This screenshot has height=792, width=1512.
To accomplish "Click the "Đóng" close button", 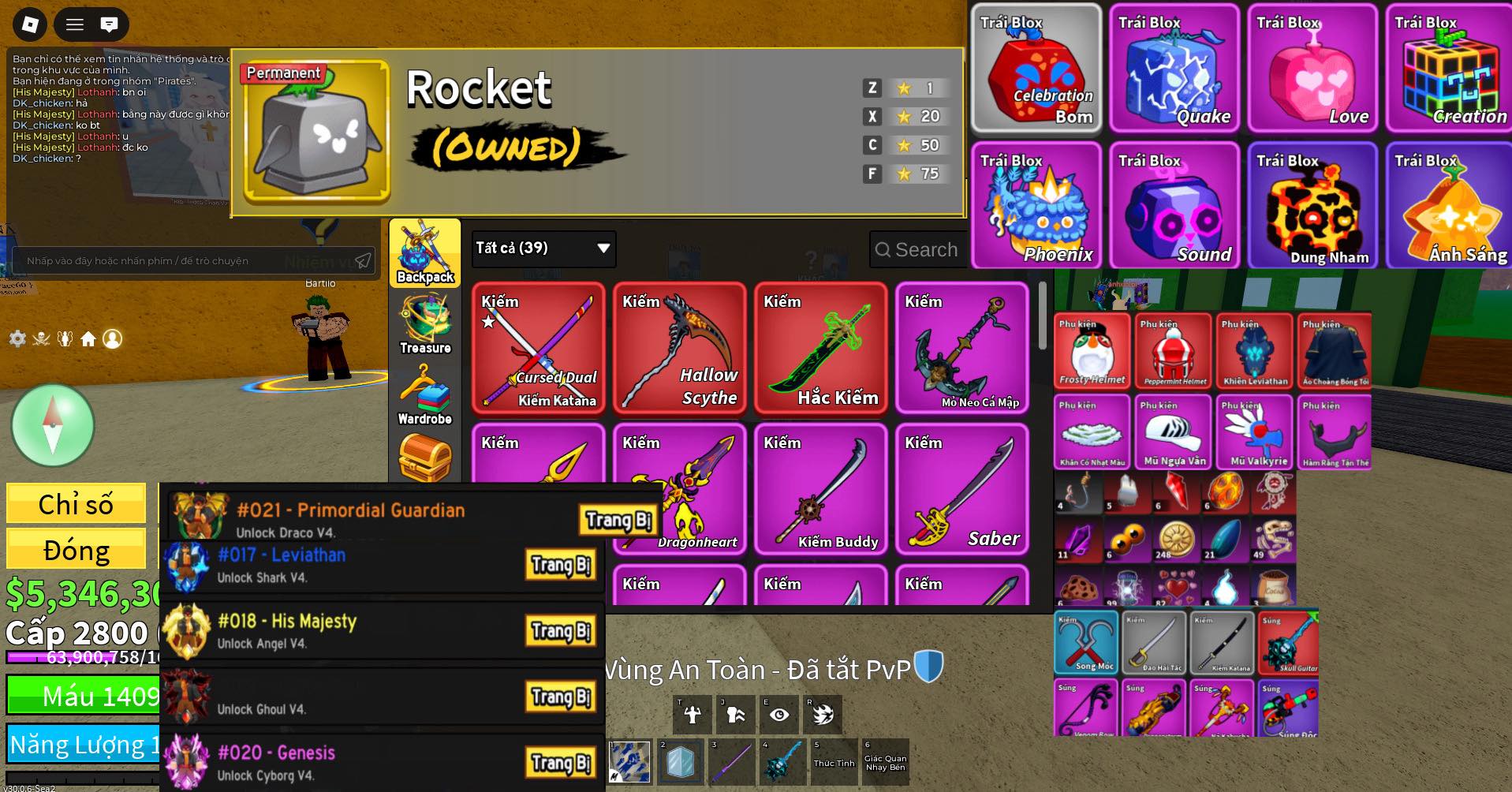I will [76, 549].
